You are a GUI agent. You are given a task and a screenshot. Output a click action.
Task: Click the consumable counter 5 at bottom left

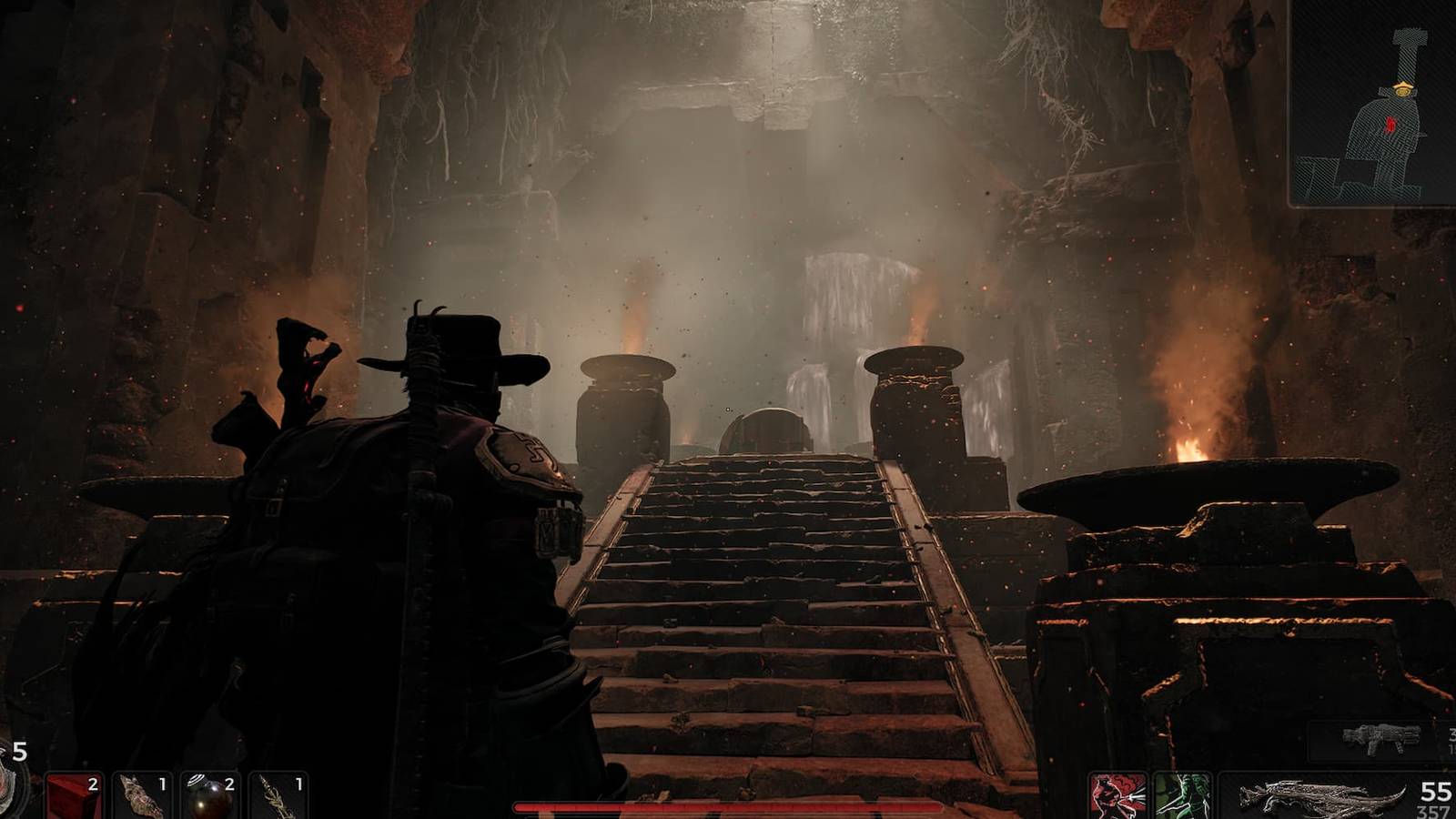tap(18, 753)
